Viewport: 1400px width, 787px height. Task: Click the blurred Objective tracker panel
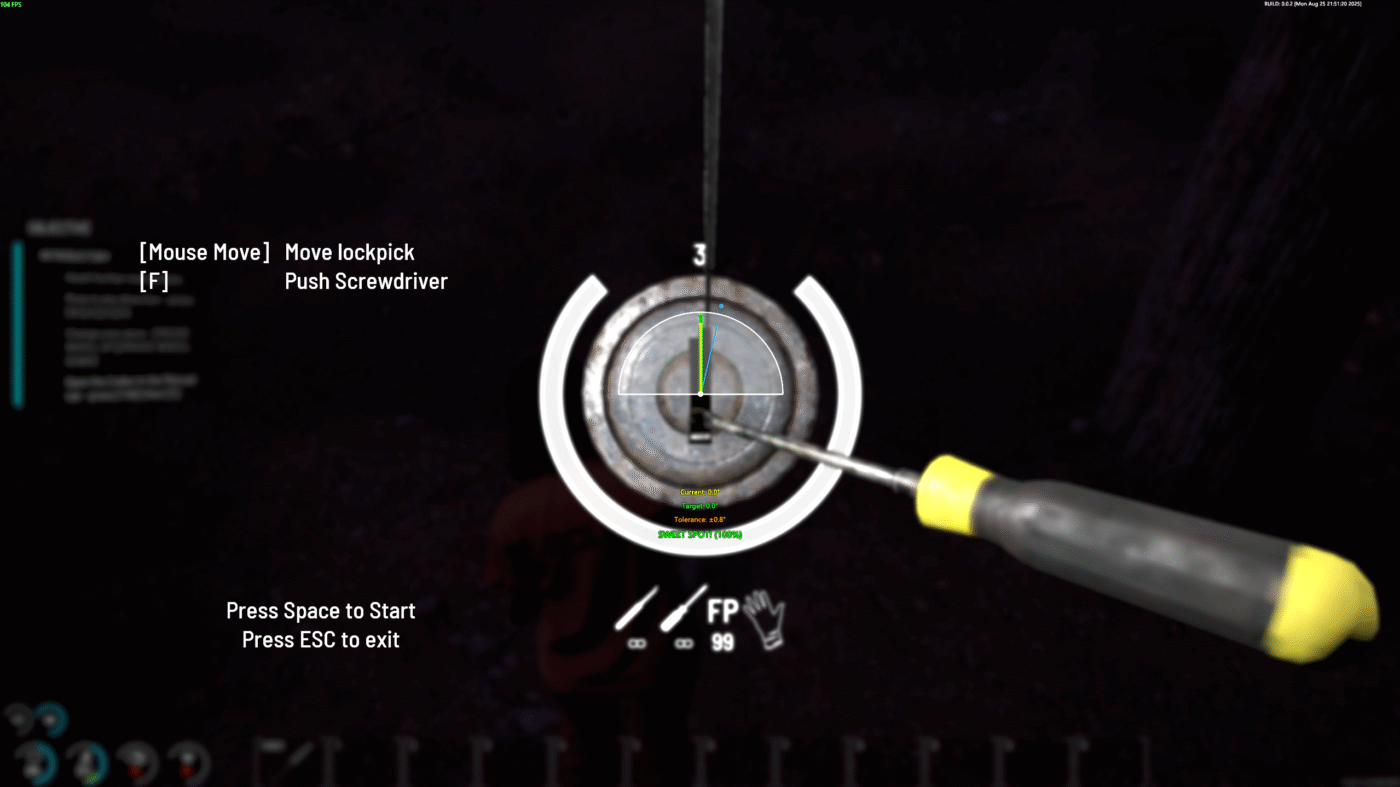click(110, 315)
